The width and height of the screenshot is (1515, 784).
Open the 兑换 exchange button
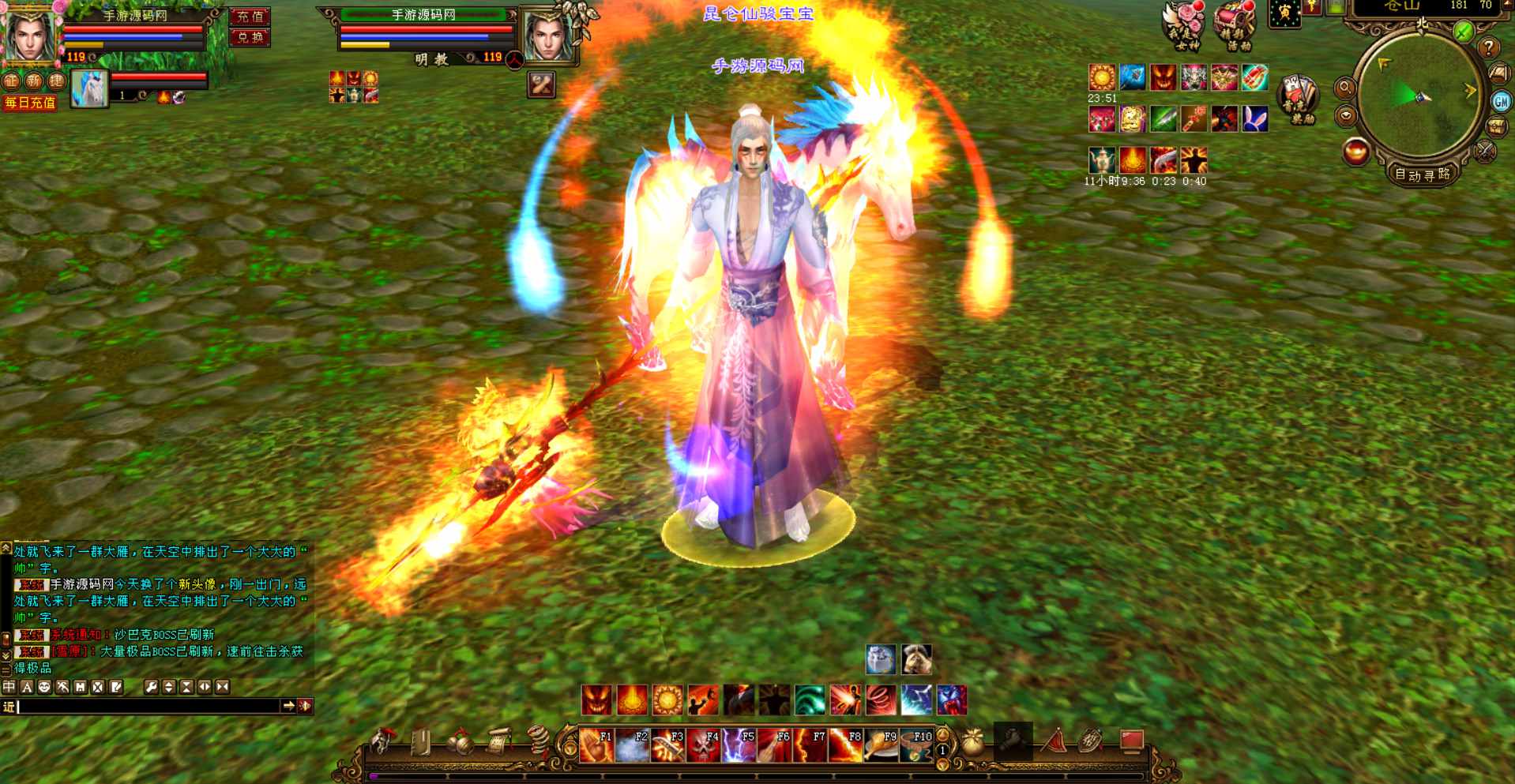(250, 37)
